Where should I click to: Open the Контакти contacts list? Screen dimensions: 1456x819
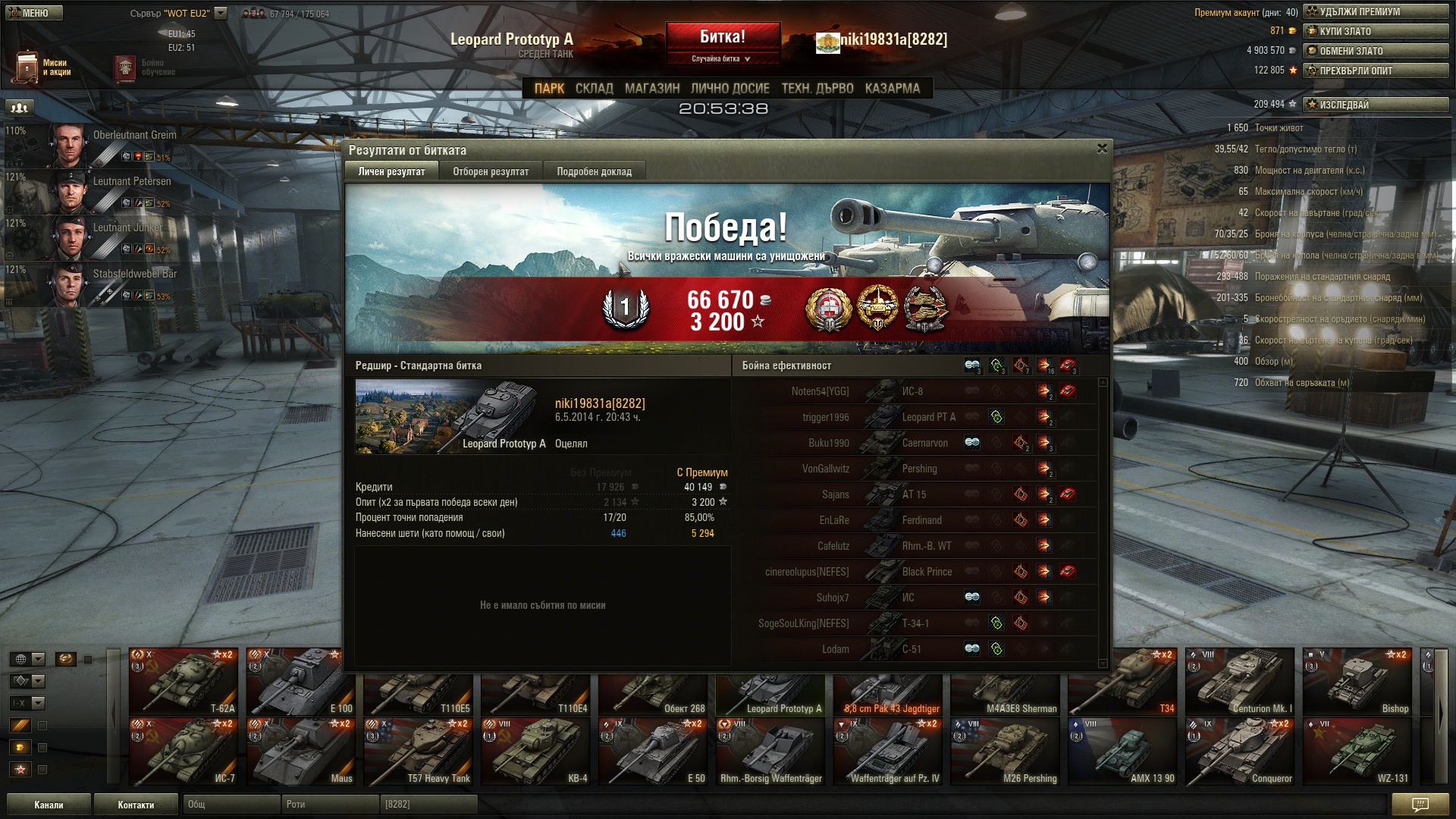(x=136, y=805)
